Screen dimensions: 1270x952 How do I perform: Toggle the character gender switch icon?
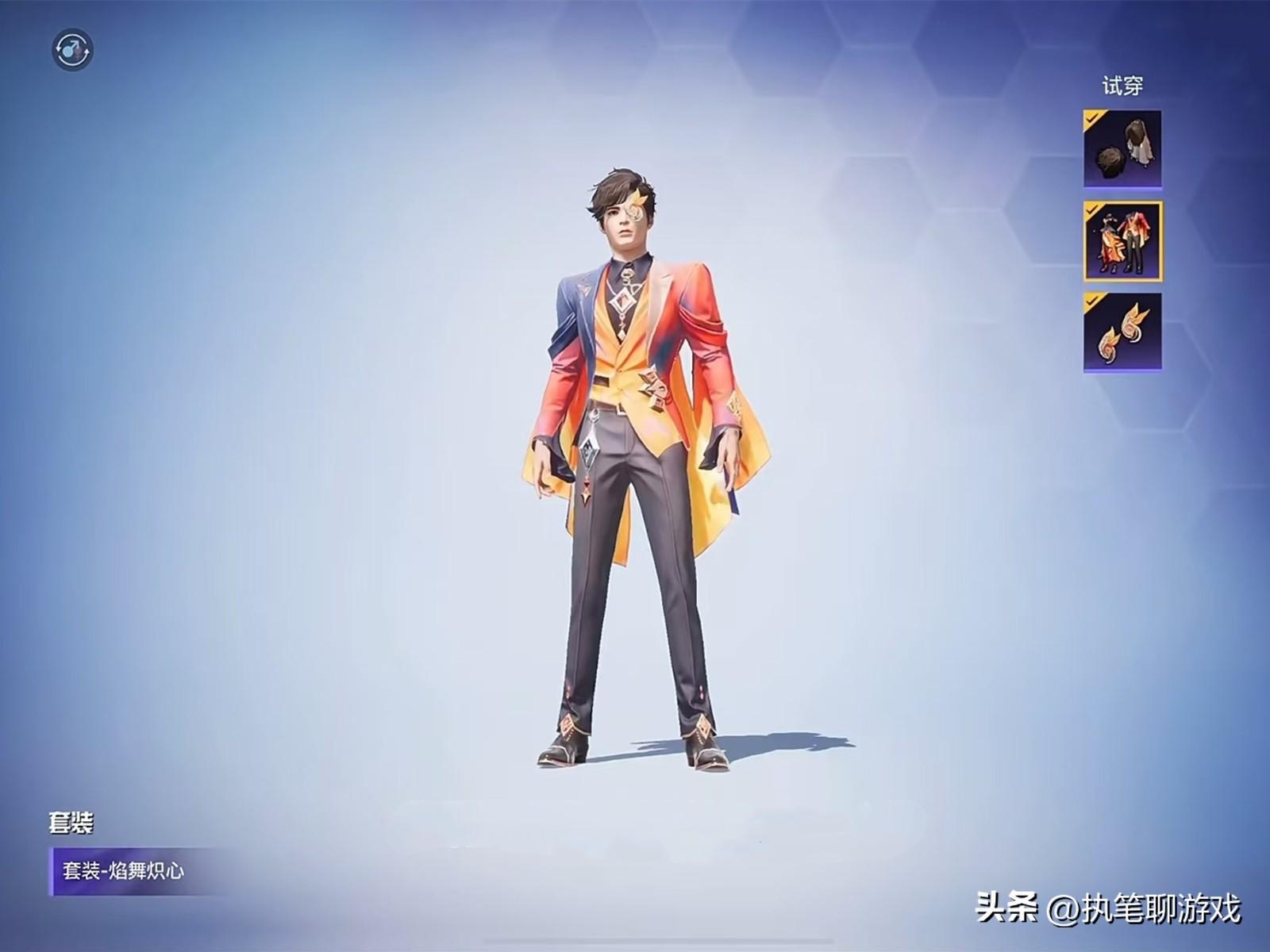(73, 50)
